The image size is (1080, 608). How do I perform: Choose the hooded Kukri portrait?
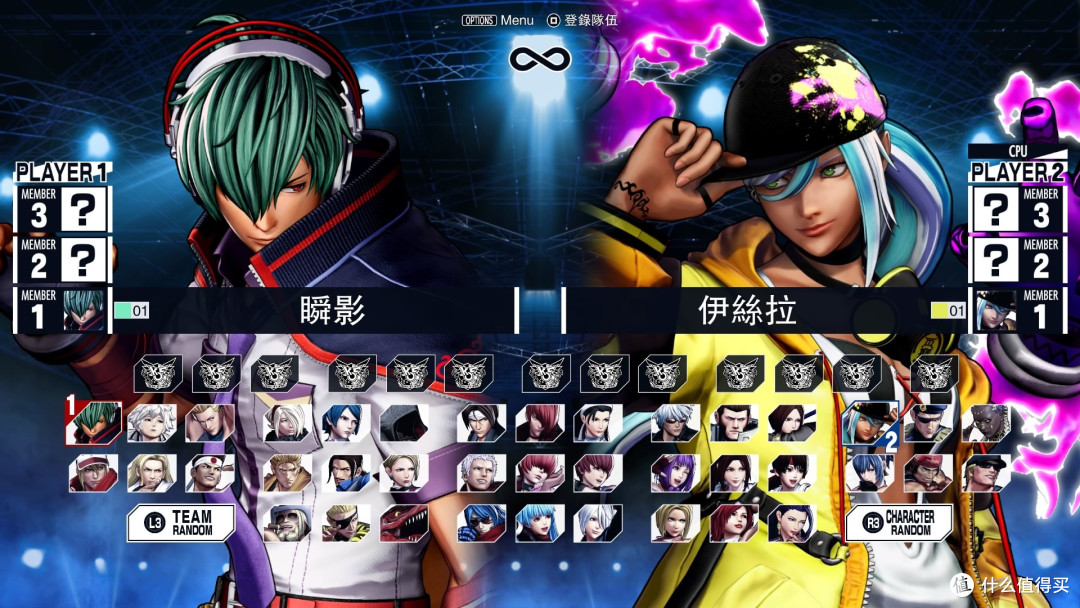click(x=404, y=423)
